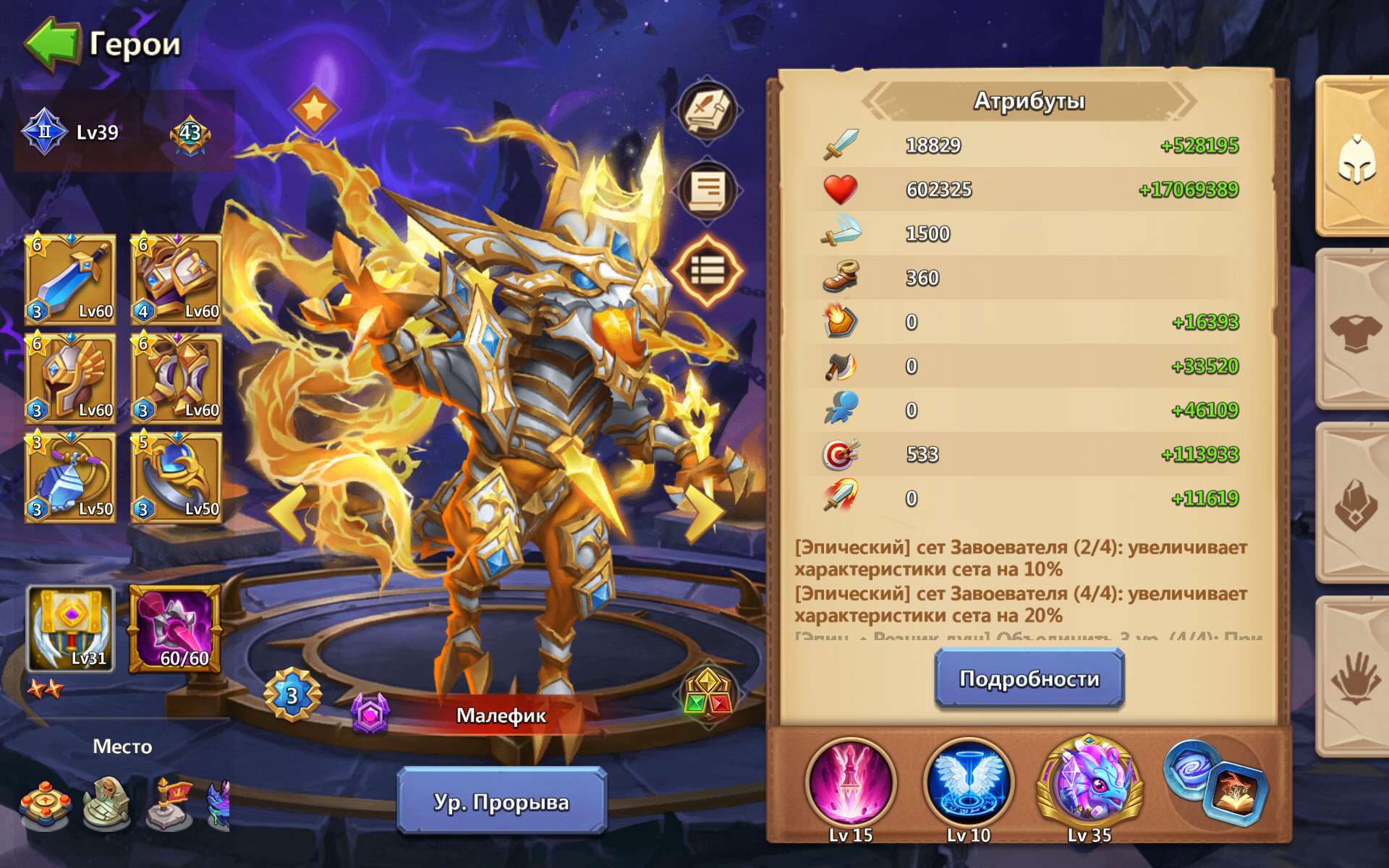Viewport: 1389px width, 868px height.
Task: Select the scroll/records icon beside the hero
Action: click(x=707, y=190)
